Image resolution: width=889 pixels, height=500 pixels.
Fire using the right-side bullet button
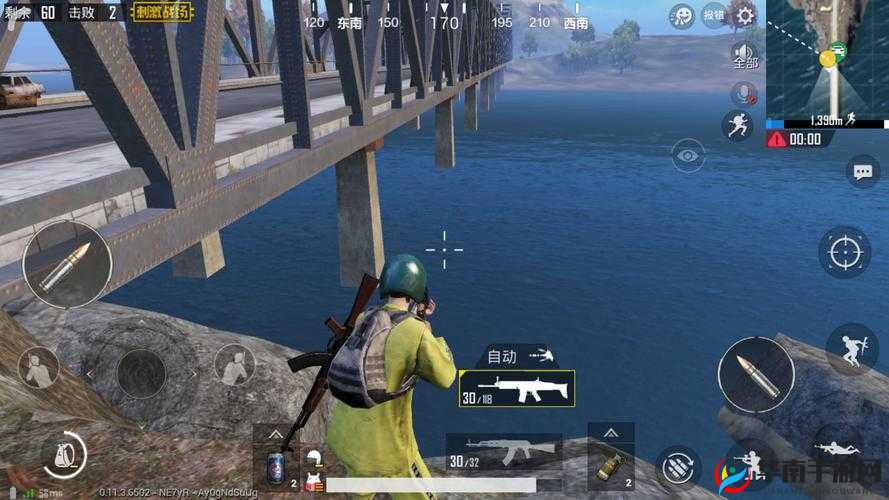pos(756,374)
